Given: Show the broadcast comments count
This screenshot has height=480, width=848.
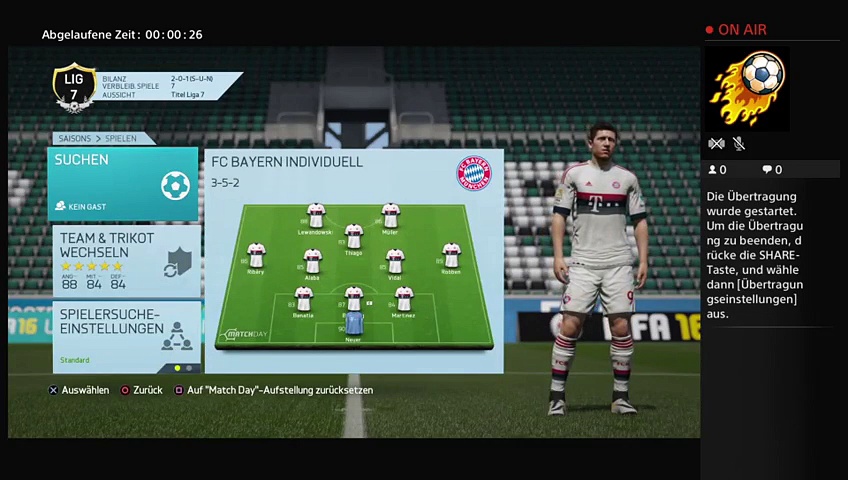Looking at the screenshot, I should click(x=772, y=170).
